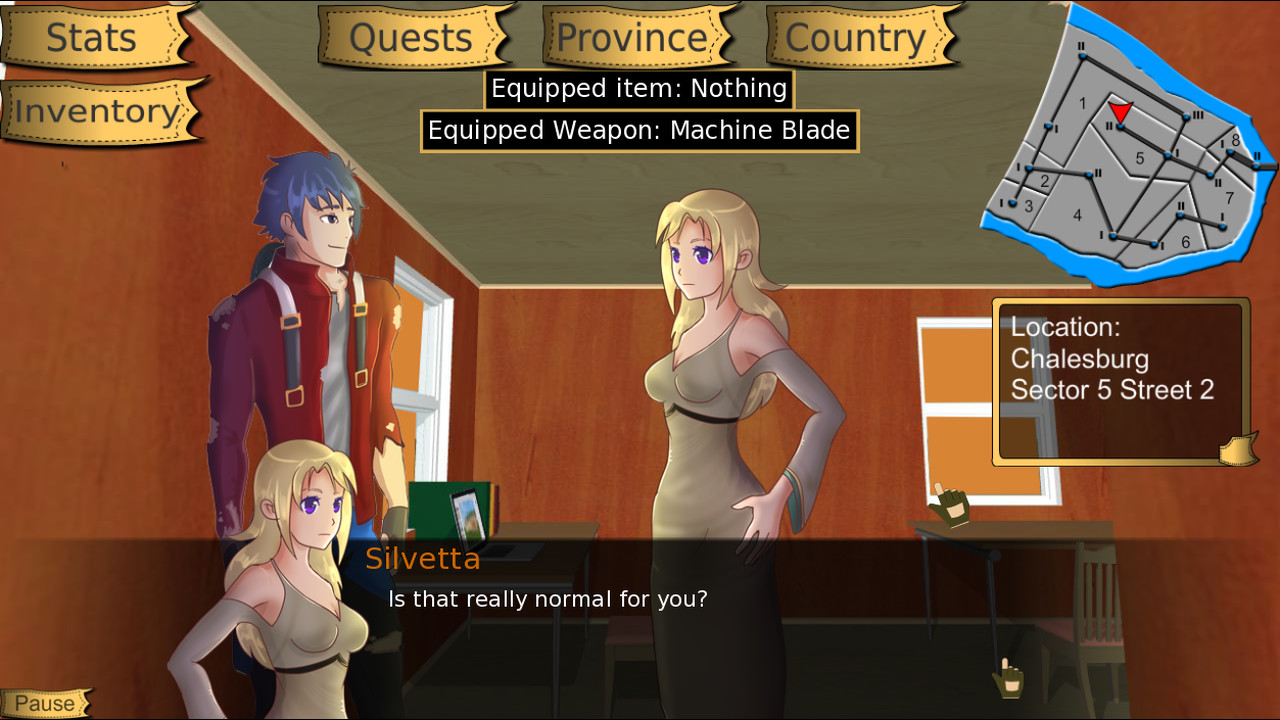The height and width of the screenshot is (720, 1280).
Task: Select Sector 8 on the city minimap
Action: coord(1235,140)
